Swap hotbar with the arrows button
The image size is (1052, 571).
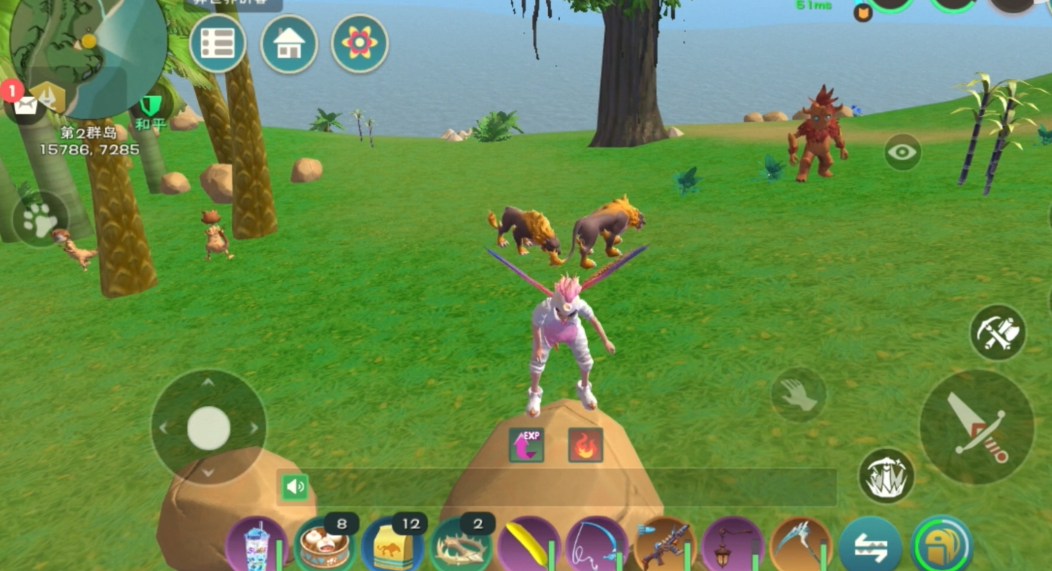(869, 547)
